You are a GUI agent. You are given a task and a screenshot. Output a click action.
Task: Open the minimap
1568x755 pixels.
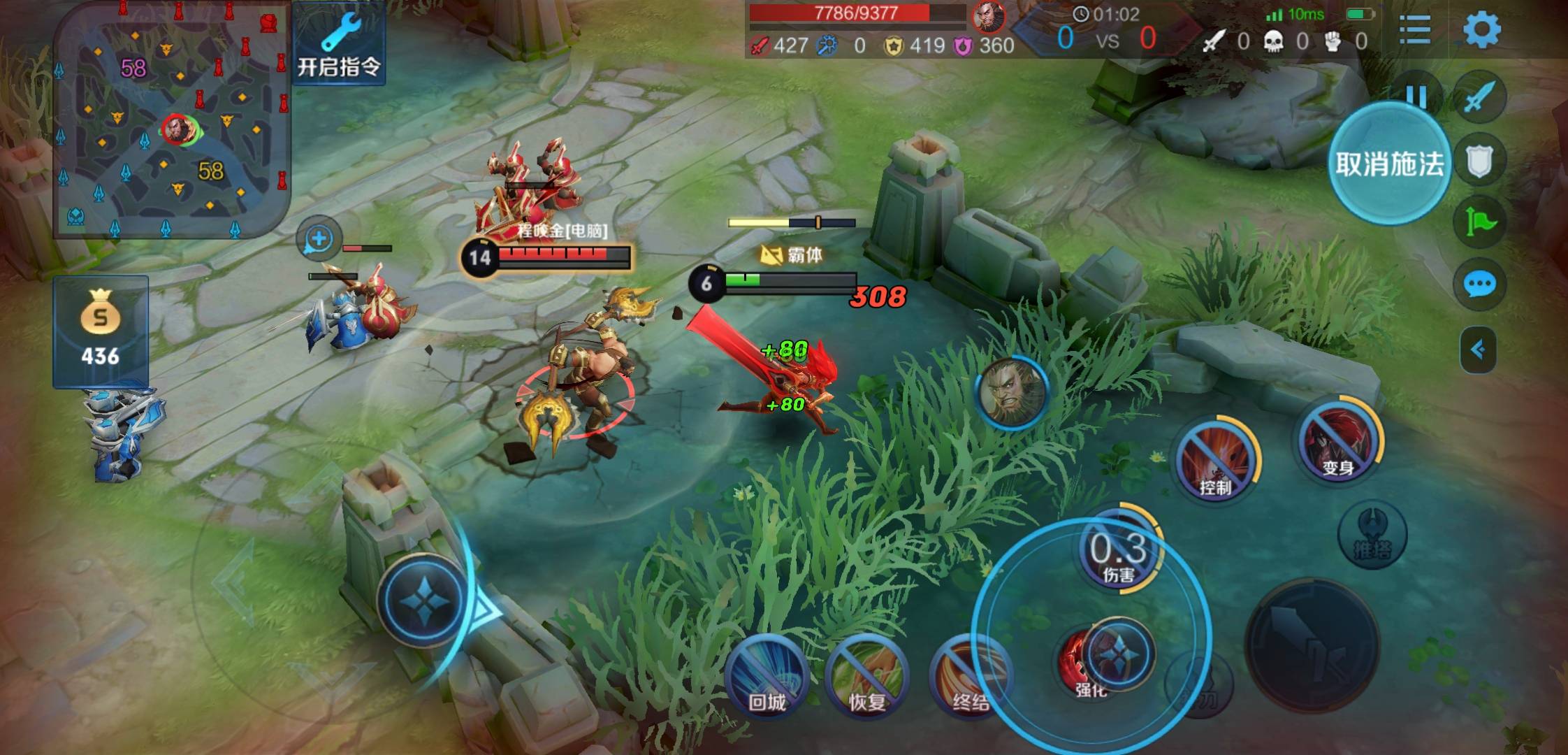pos(171,119)
